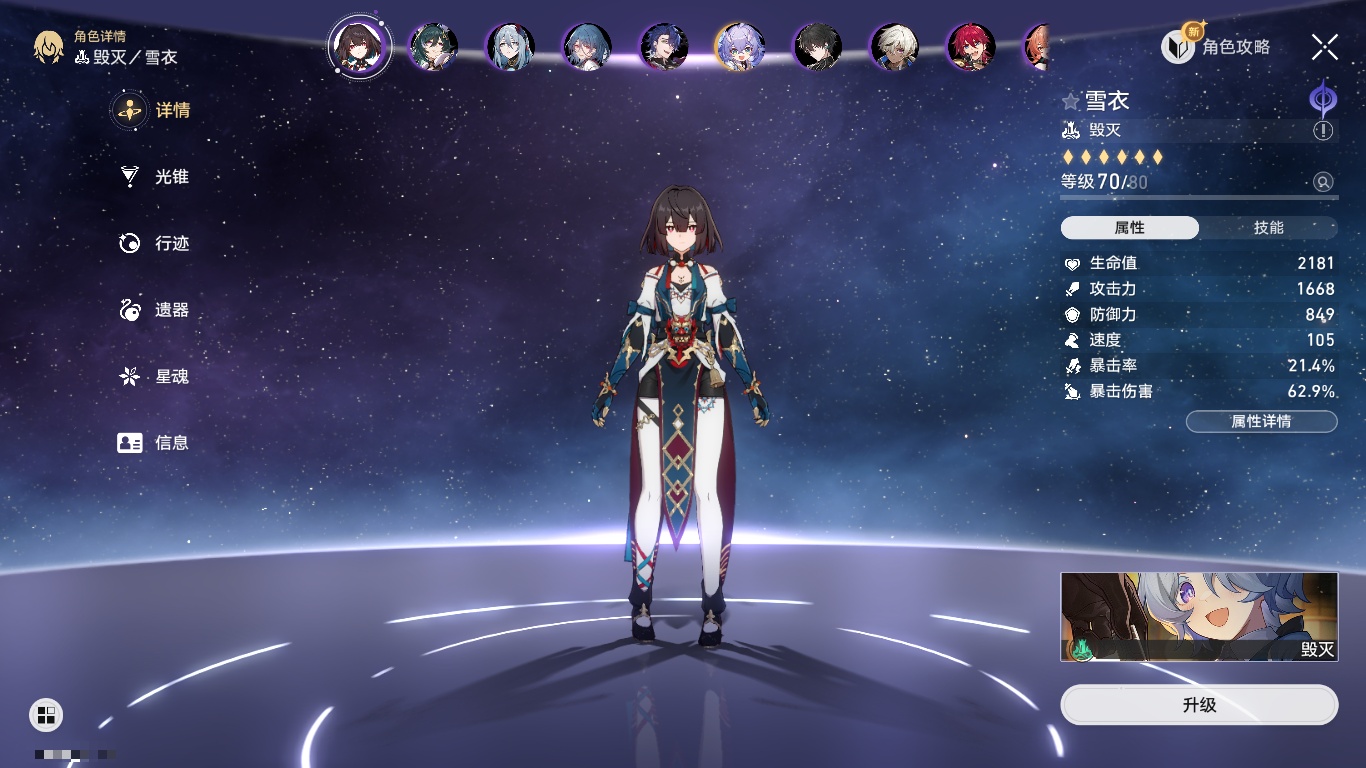1366x768 pixels.
Task: Click the exclamation info icon beside 毁灭
Action: tap(1323, 131)
